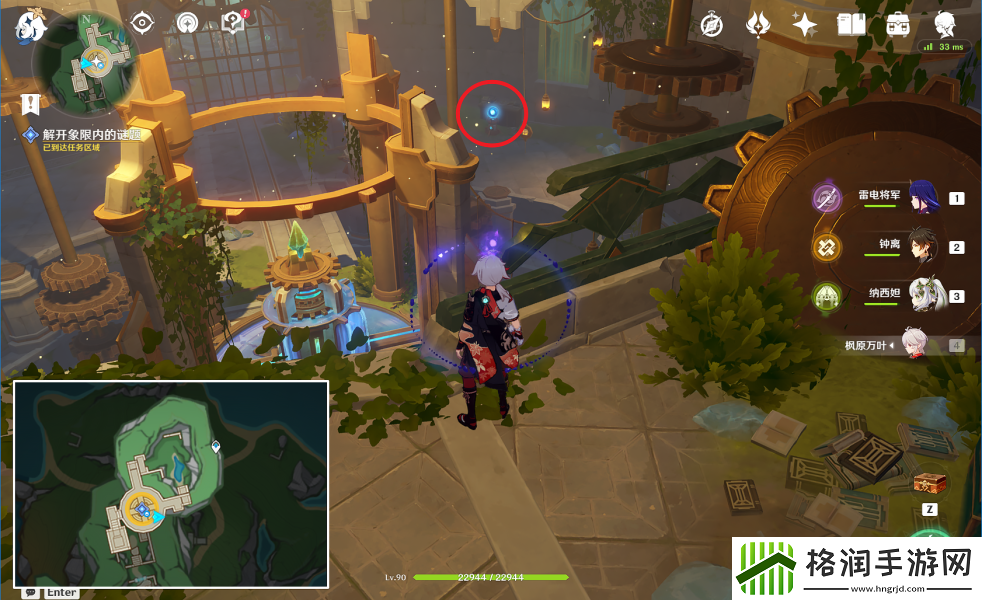Open the spiral icon beside the eye
Screen dimensions: 982x600
(x=188, y=23)
